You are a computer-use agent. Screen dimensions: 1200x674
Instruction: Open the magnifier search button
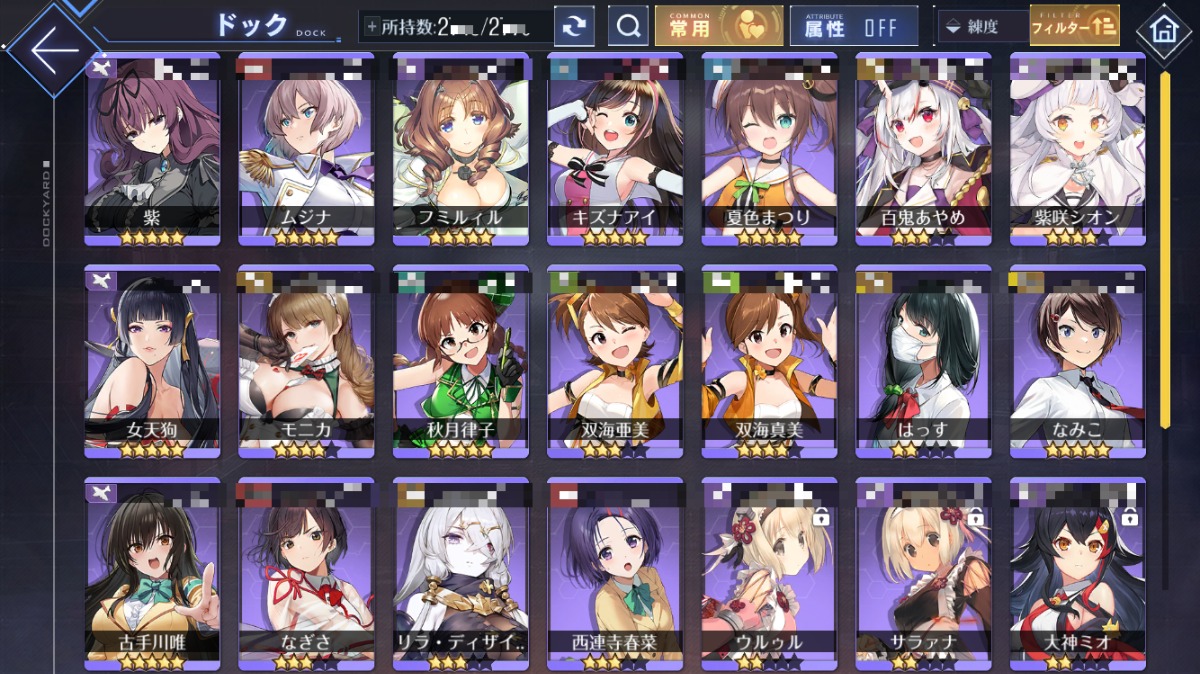(x=628, y=27)
